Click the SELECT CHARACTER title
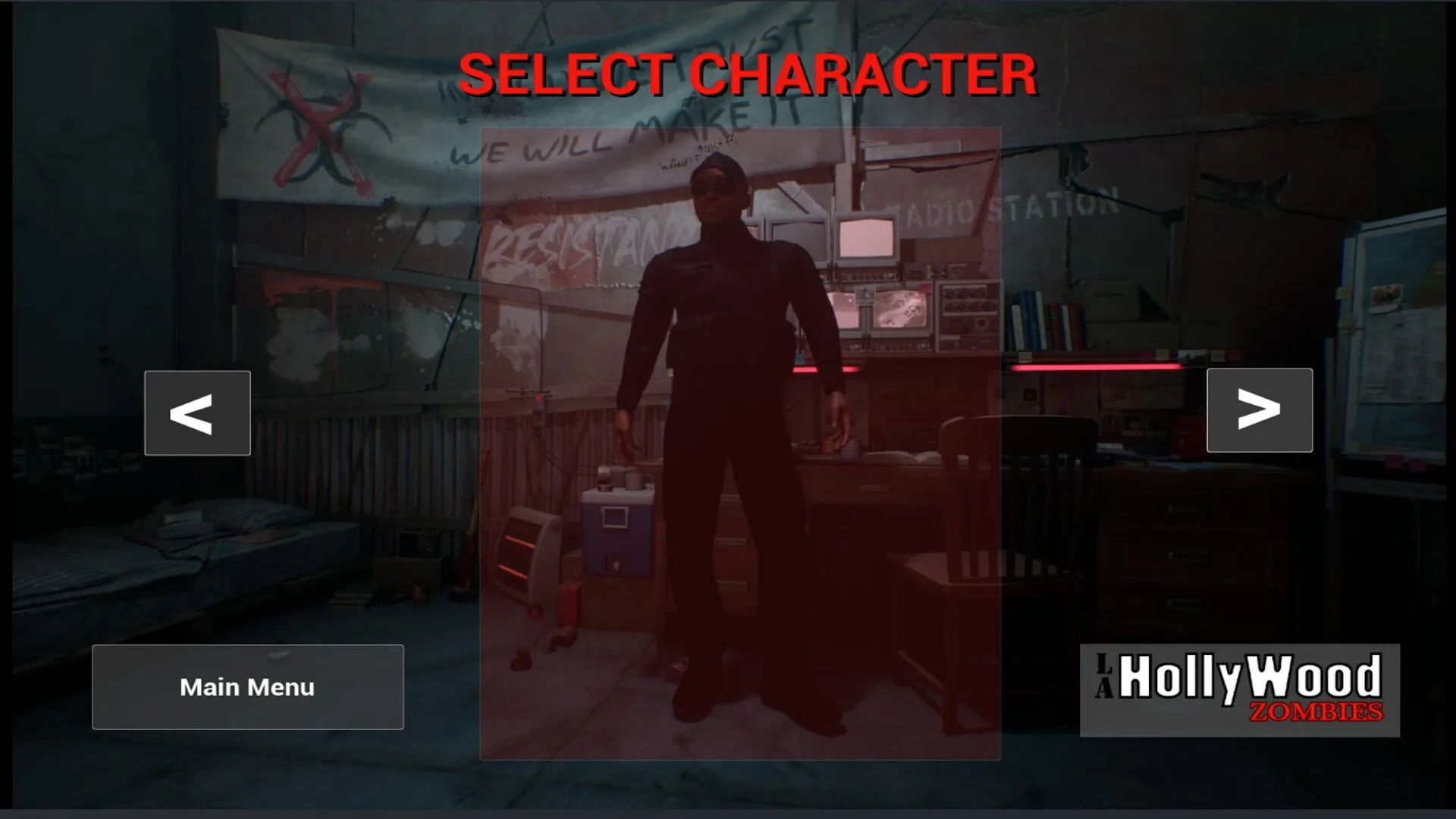Screen dimensions: 1456x819 (x=749, y=76)
